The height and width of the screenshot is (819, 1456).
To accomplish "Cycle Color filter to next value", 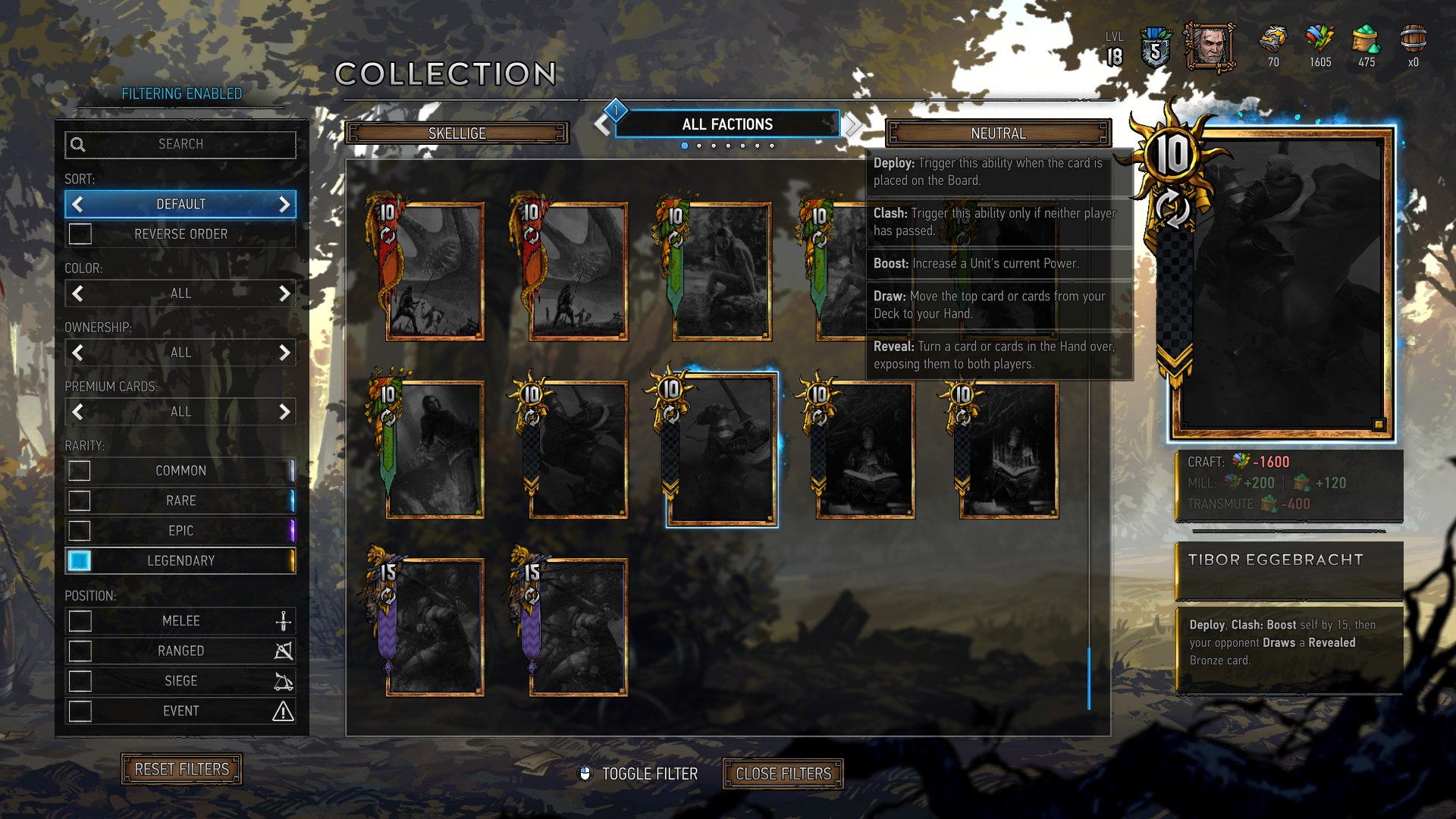I will pyautogui.click(x=284, y=293).
